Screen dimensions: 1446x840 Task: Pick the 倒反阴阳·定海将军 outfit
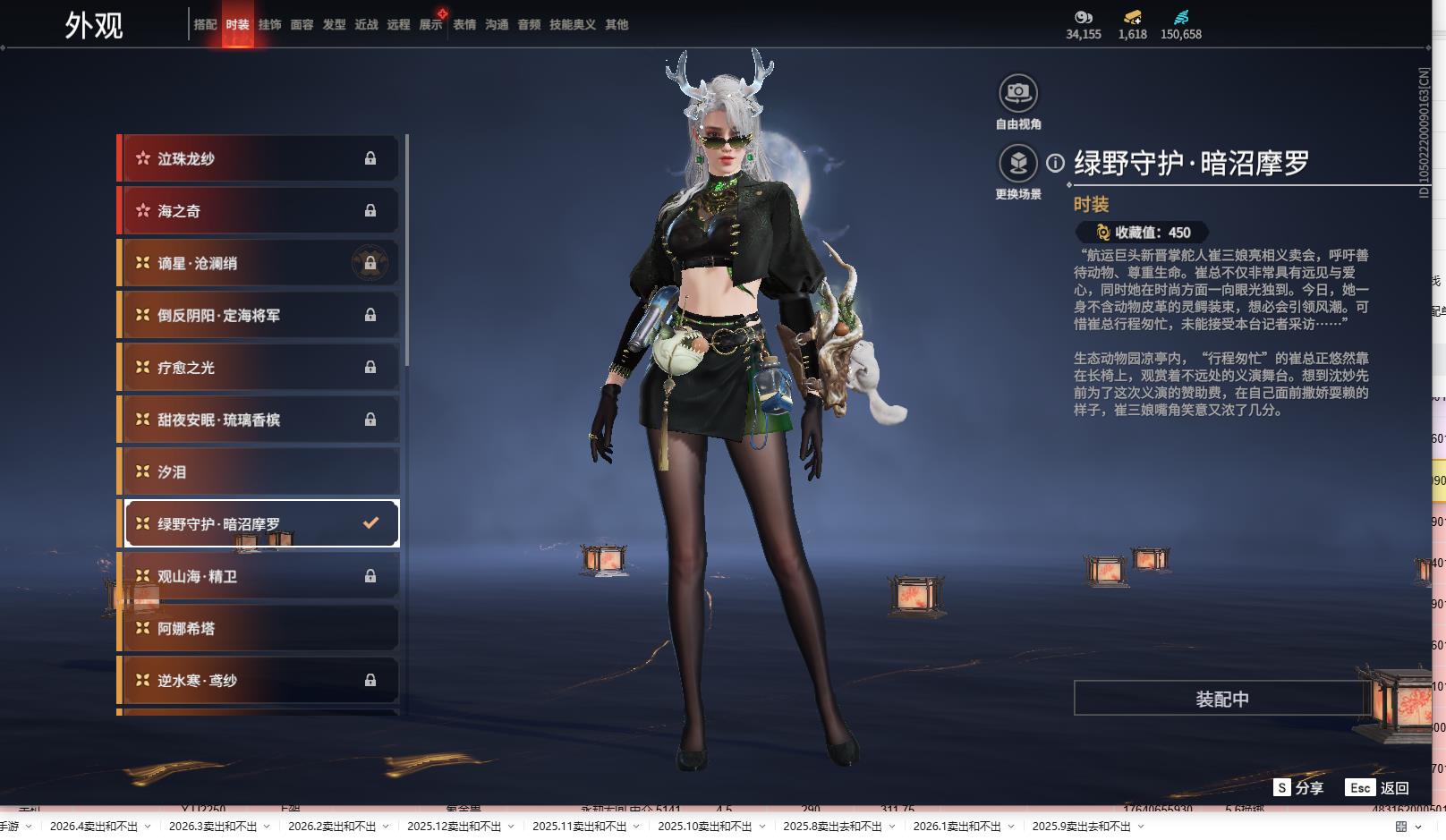(259, 315)
